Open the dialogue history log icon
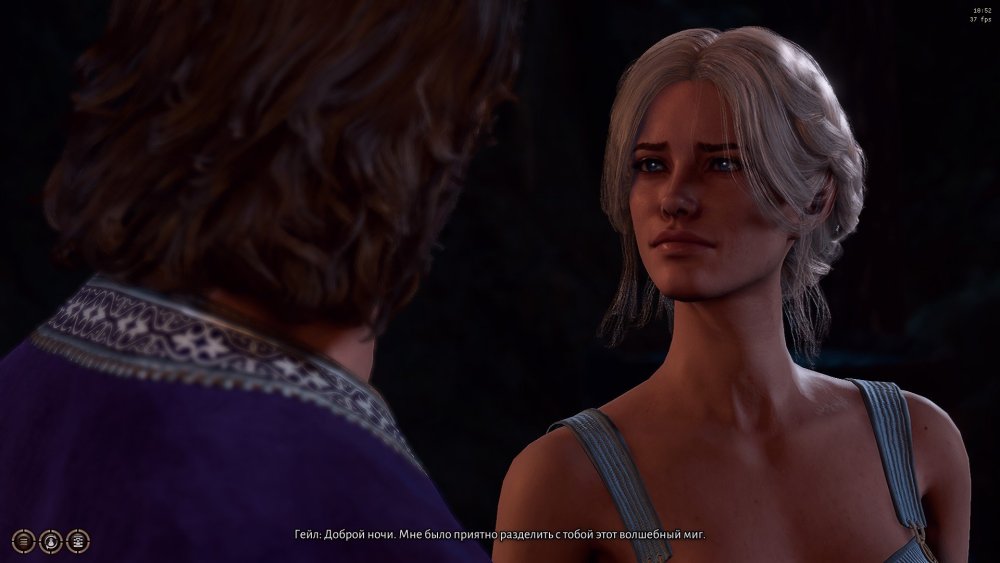1000x563 pixels. (x=24, y=541)
